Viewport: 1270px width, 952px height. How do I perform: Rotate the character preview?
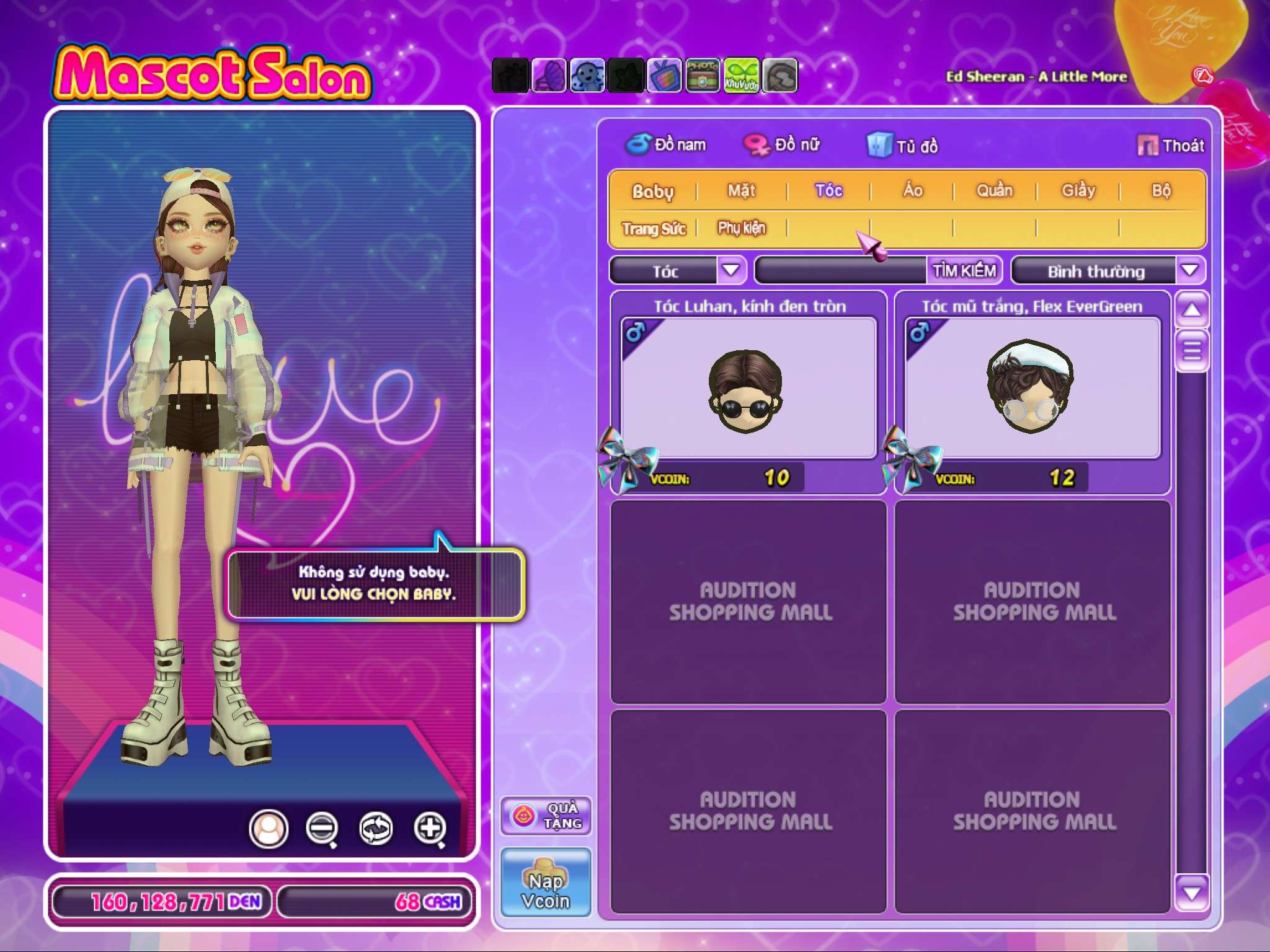[376, 828]
